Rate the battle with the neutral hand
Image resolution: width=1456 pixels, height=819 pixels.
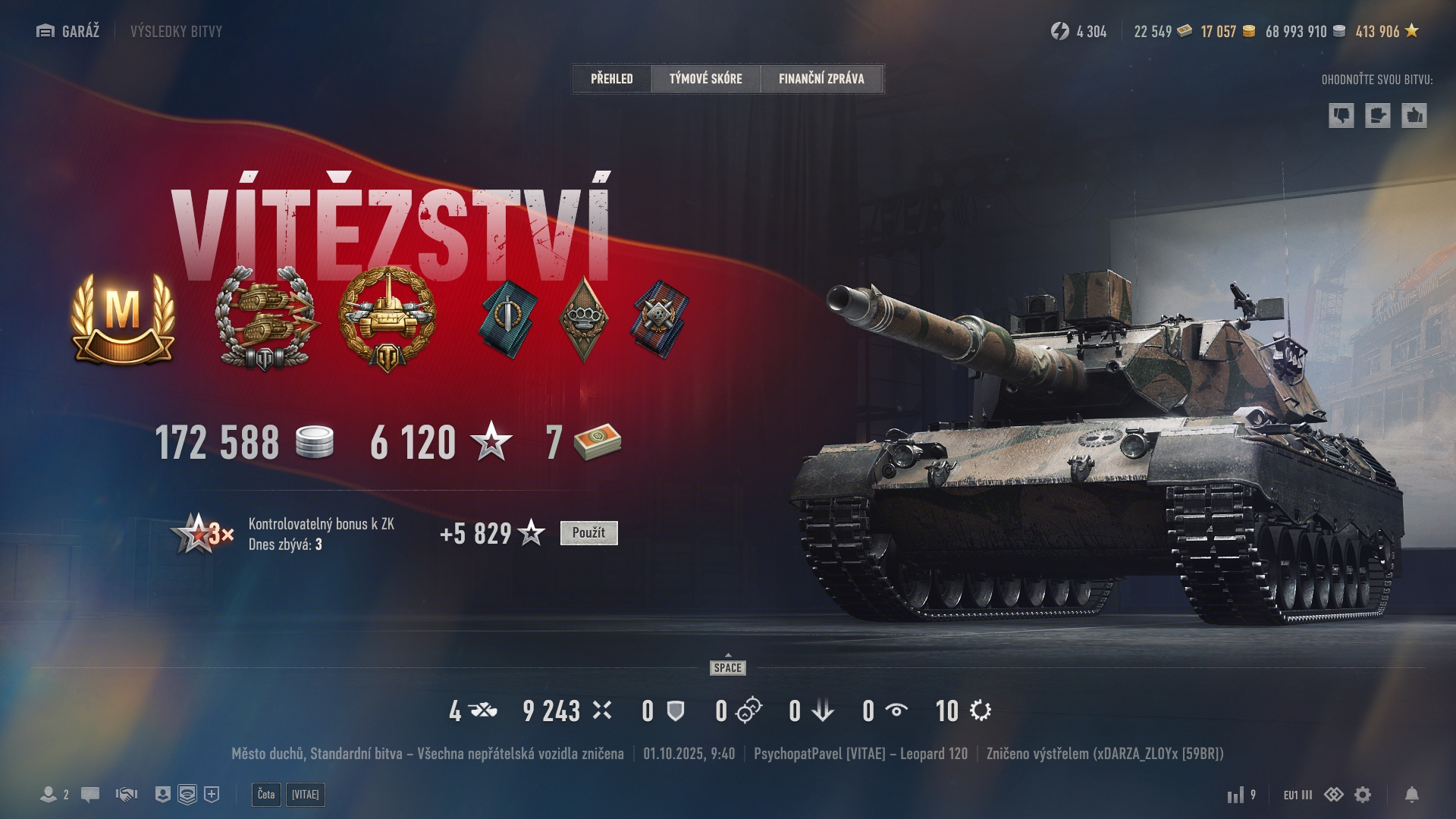tap(1377, 116)
